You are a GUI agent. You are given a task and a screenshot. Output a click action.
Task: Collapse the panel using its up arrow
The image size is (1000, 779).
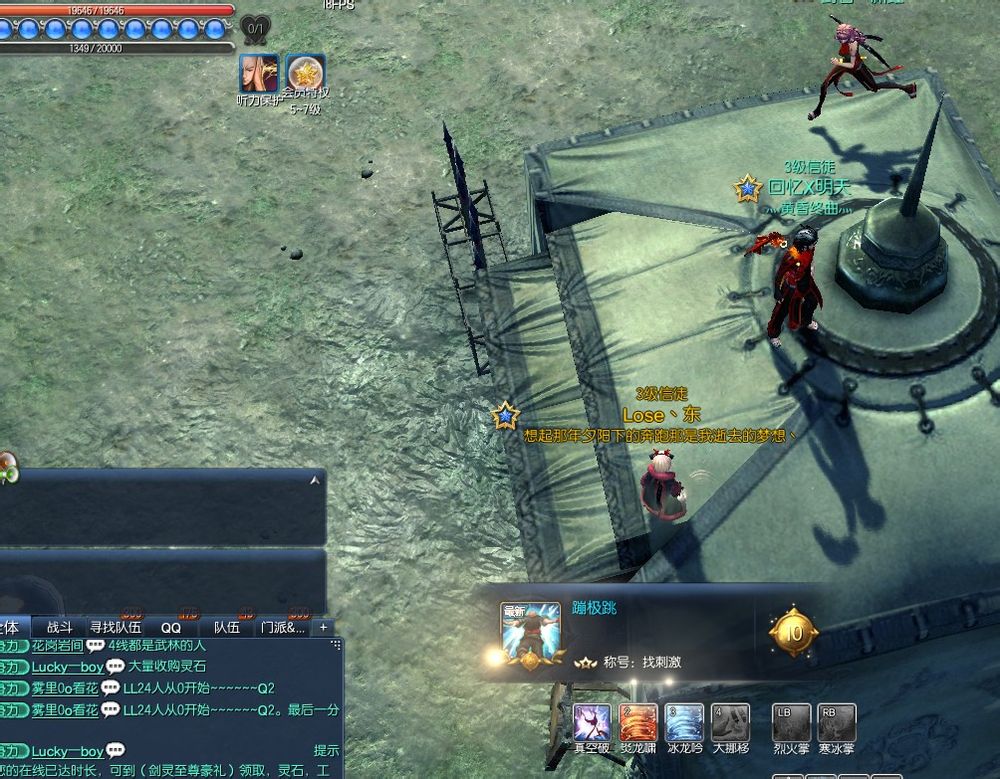point(316,481)
